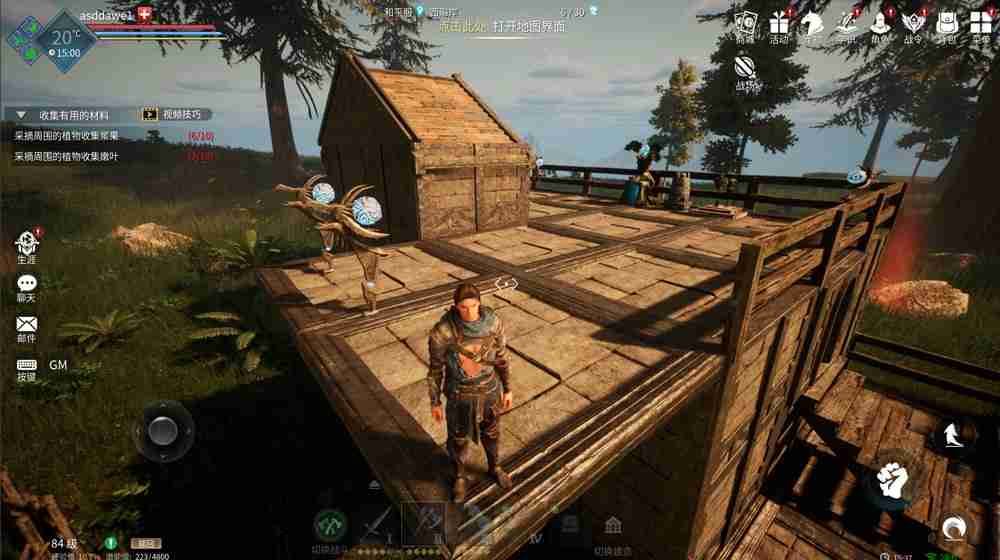Open the card collection icon

click(x=745, y=23)
